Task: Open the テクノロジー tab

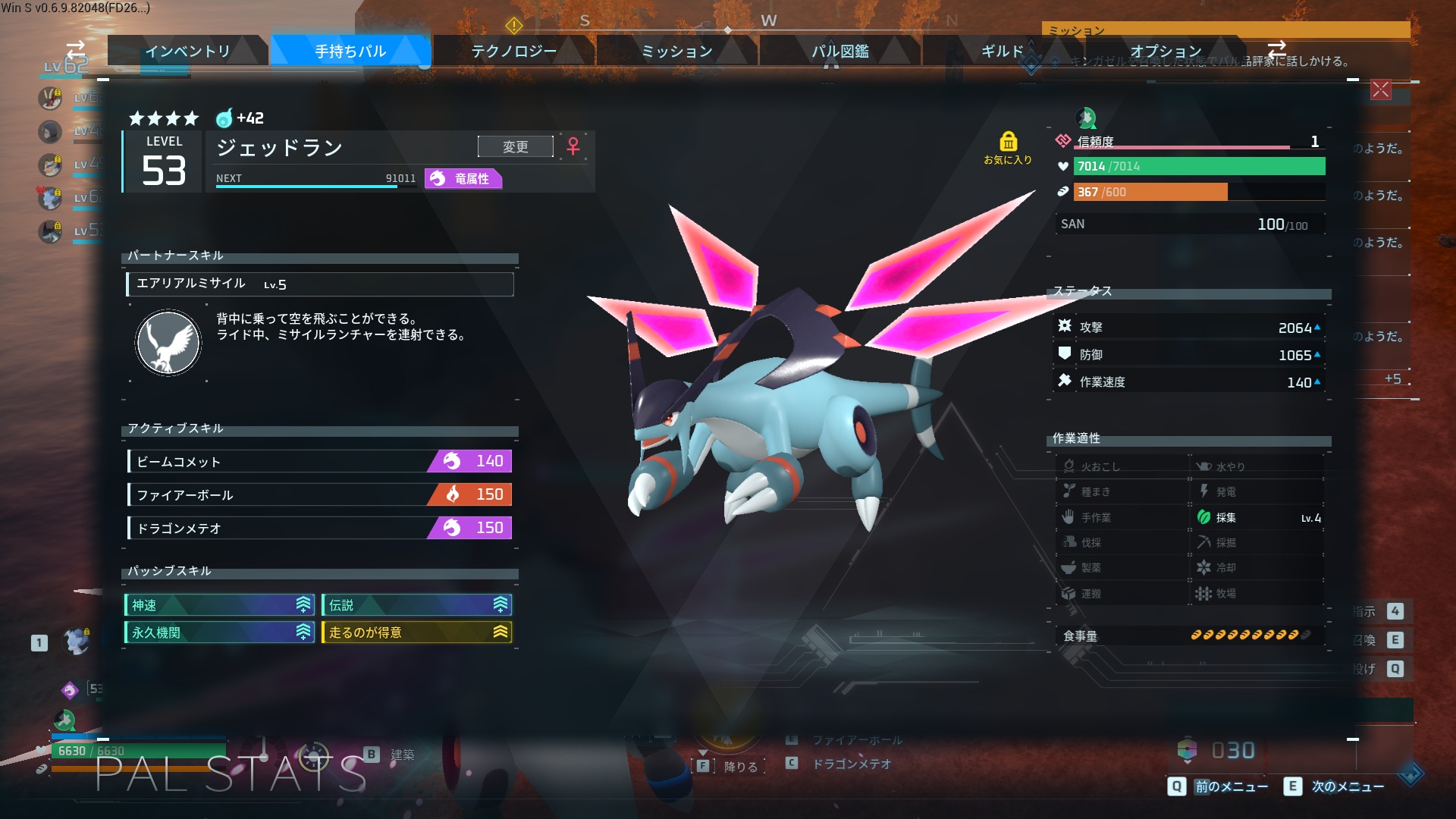Action: 513,51
